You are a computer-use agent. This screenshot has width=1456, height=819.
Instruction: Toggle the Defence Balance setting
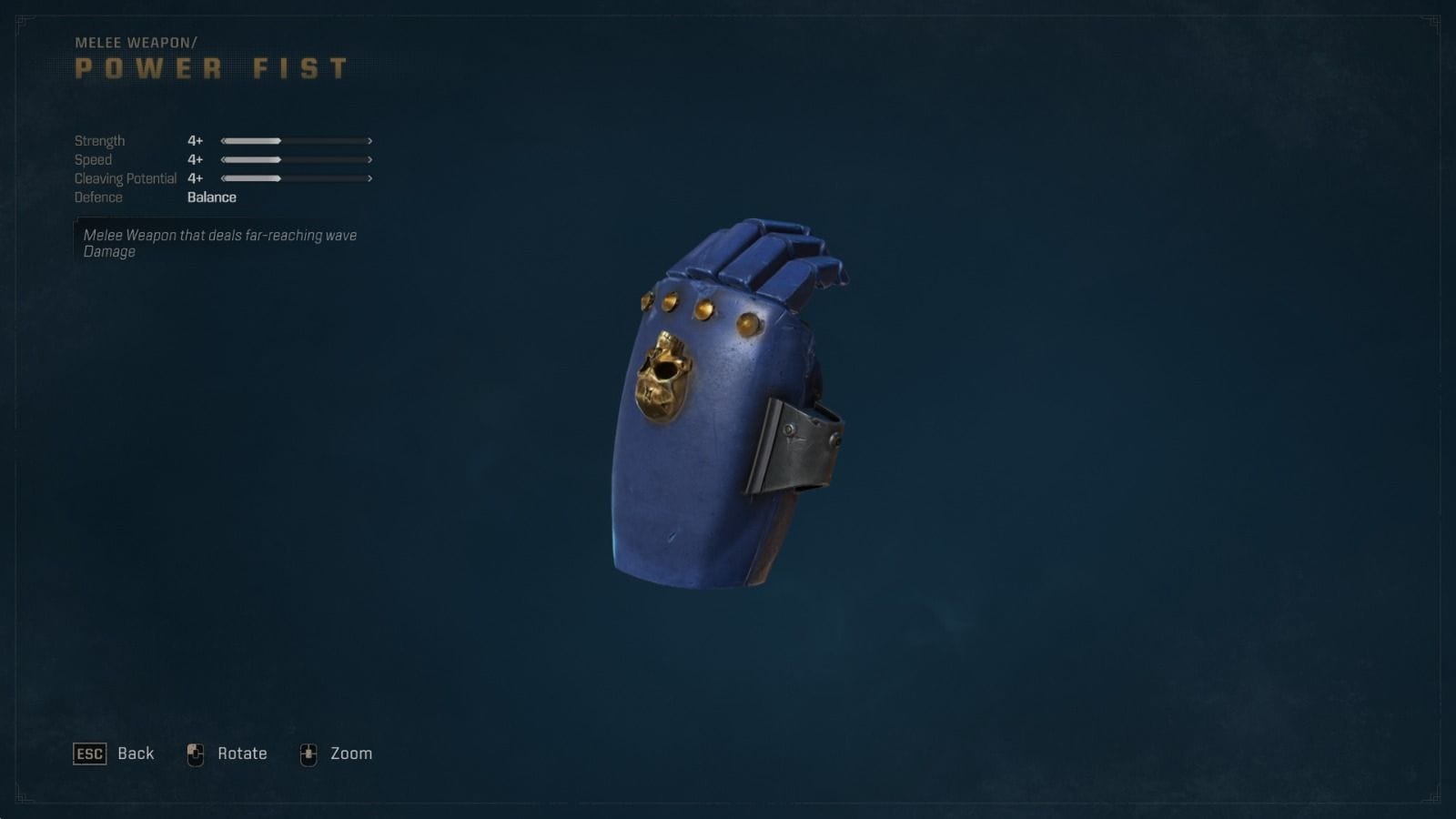(x=210, y=197)
